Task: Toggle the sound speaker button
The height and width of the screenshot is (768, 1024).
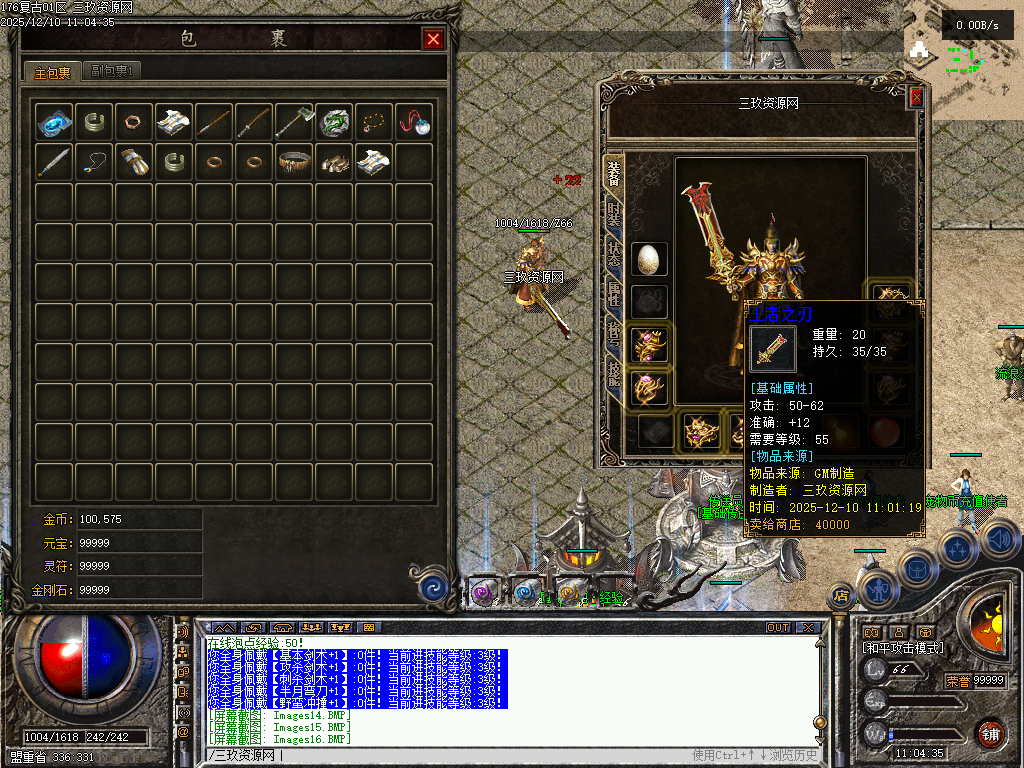Action: click(x=999, y=540)
